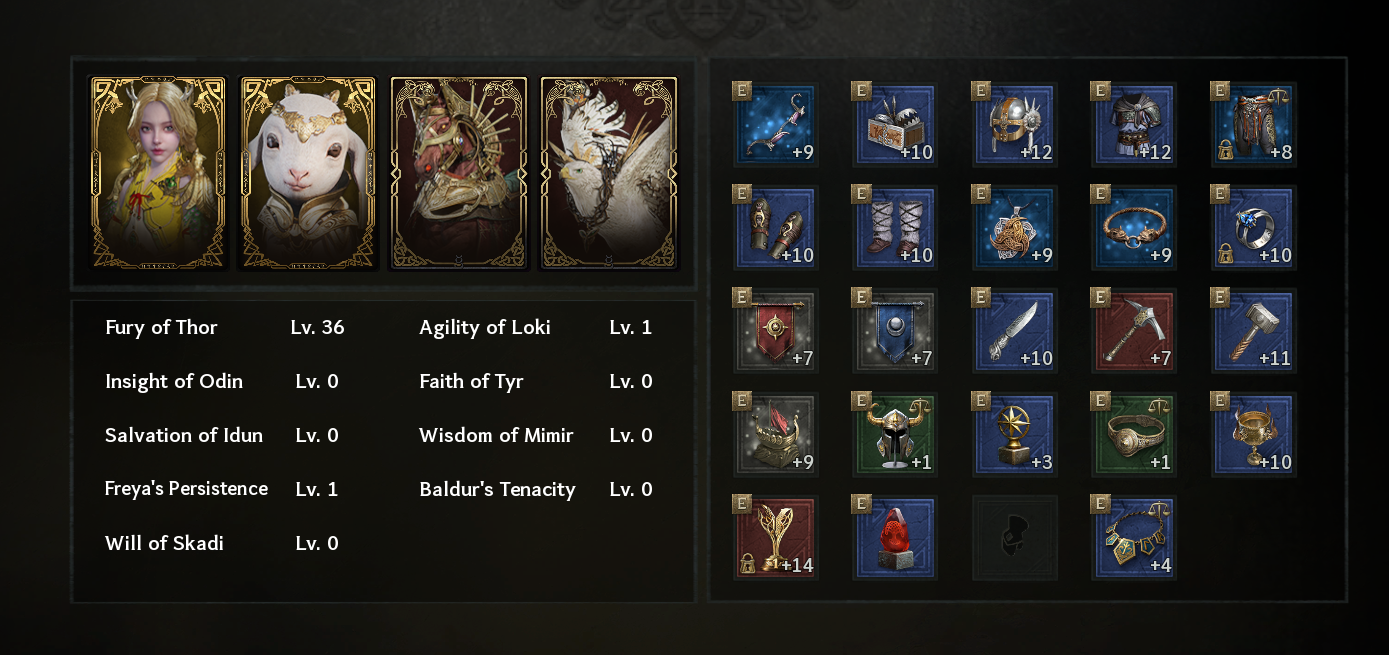Inspect the red banner +7 slot

[776, 331]
